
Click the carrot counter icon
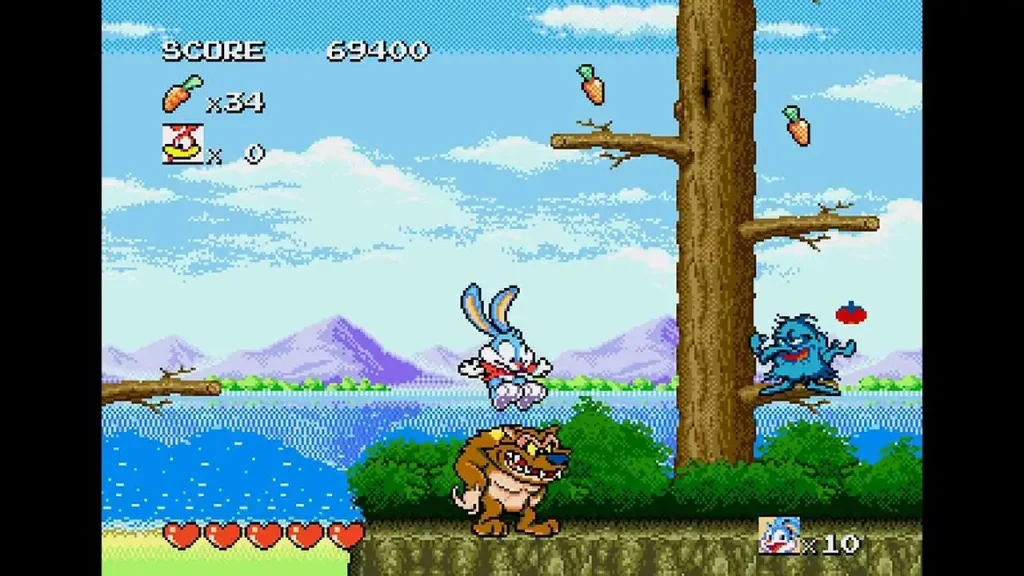tap(182, 95)
